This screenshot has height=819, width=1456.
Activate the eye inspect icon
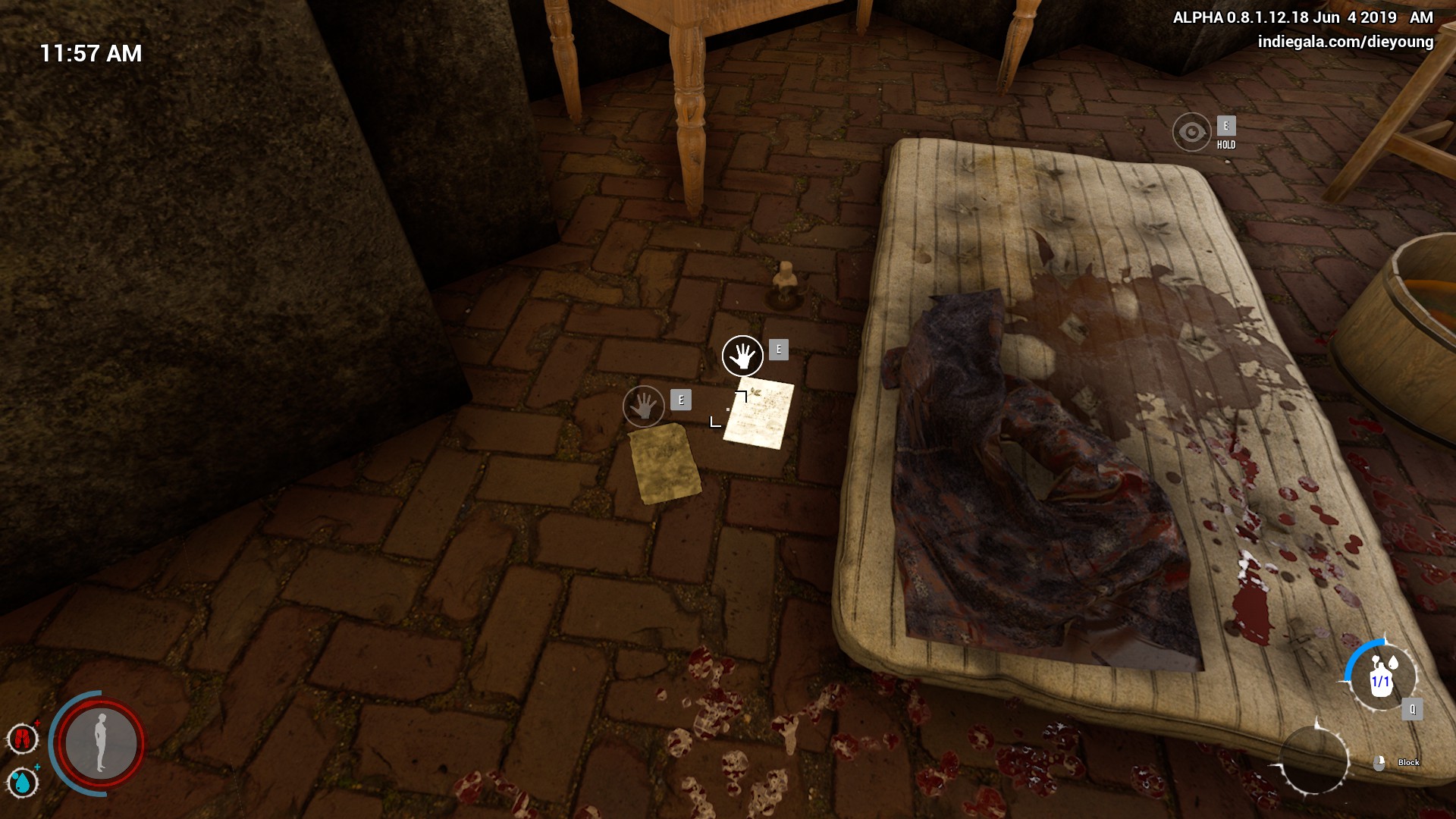1191,132
